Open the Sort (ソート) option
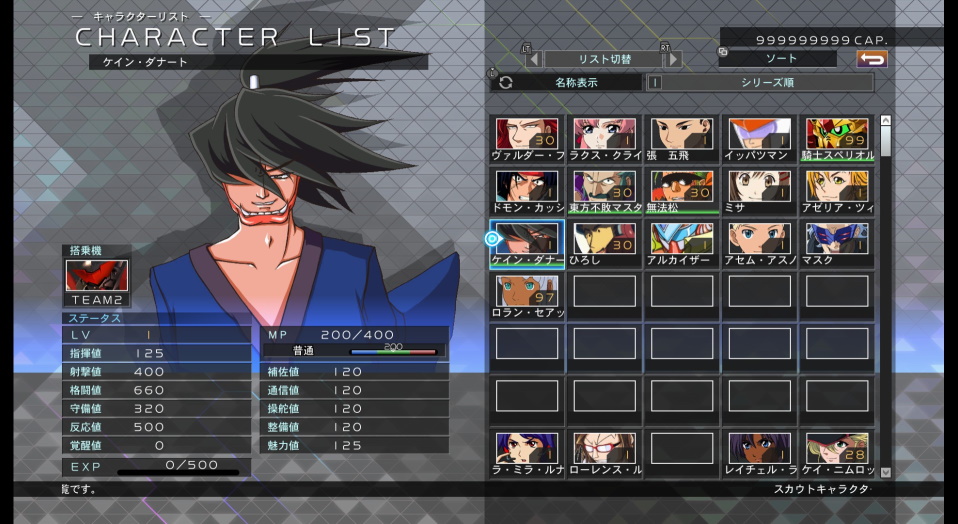This screenshot has width=958, height=524. [x=781, y=59]
